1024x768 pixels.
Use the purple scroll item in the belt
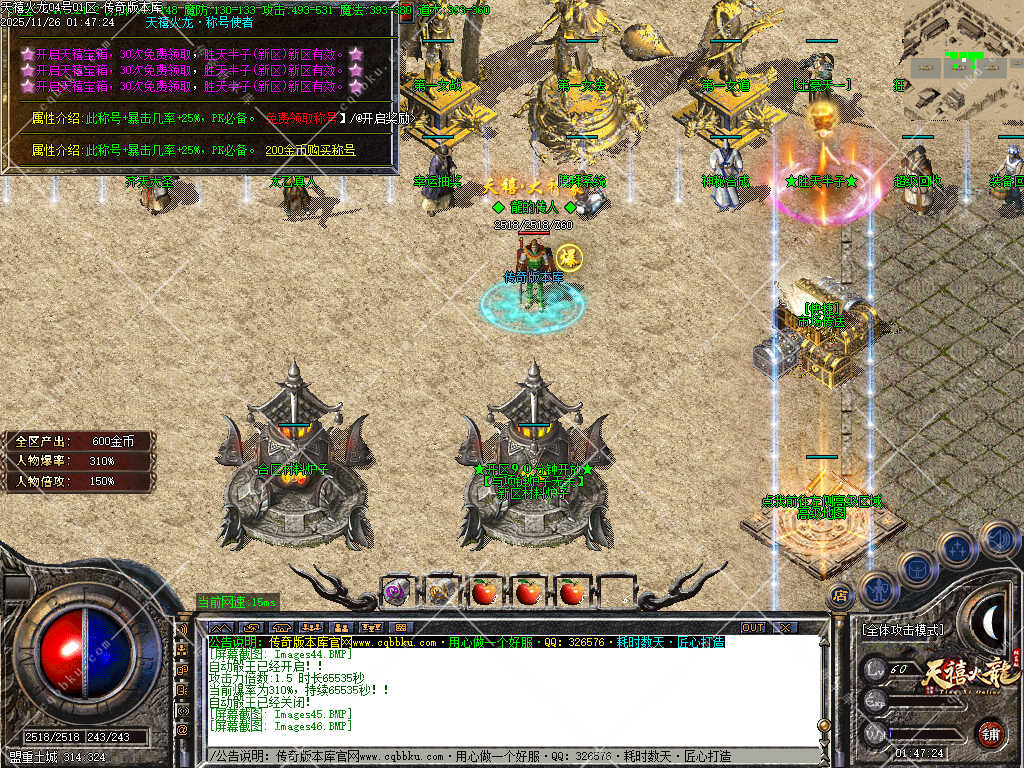pyautogui.click(x=395, y=592)
